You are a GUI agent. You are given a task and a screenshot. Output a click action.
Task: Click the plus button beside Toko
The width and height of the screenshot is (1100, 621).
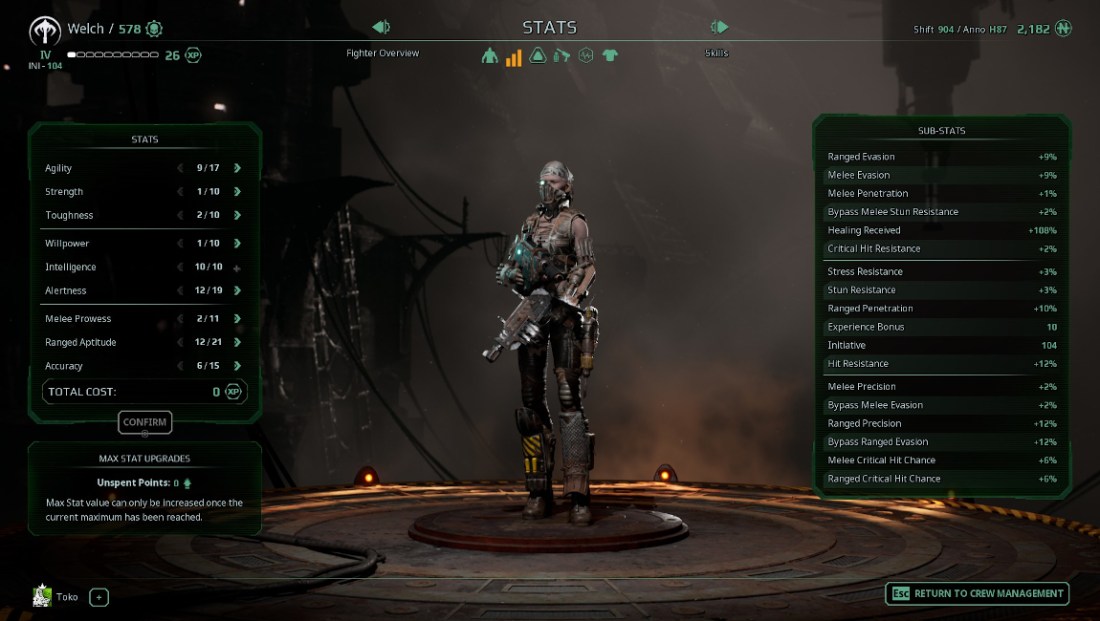tap(99, 598)
